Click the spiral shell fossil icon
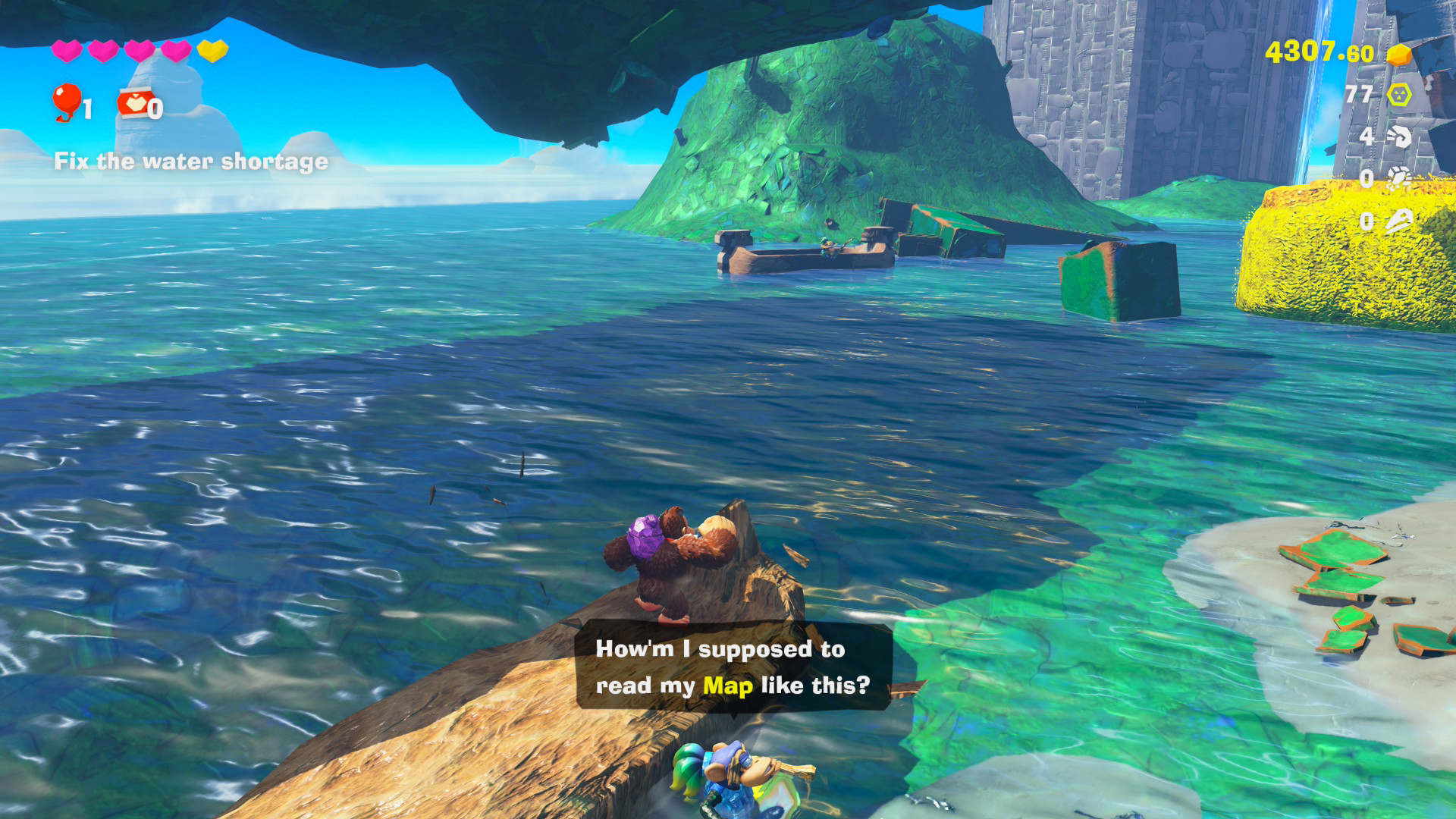 1399,136
